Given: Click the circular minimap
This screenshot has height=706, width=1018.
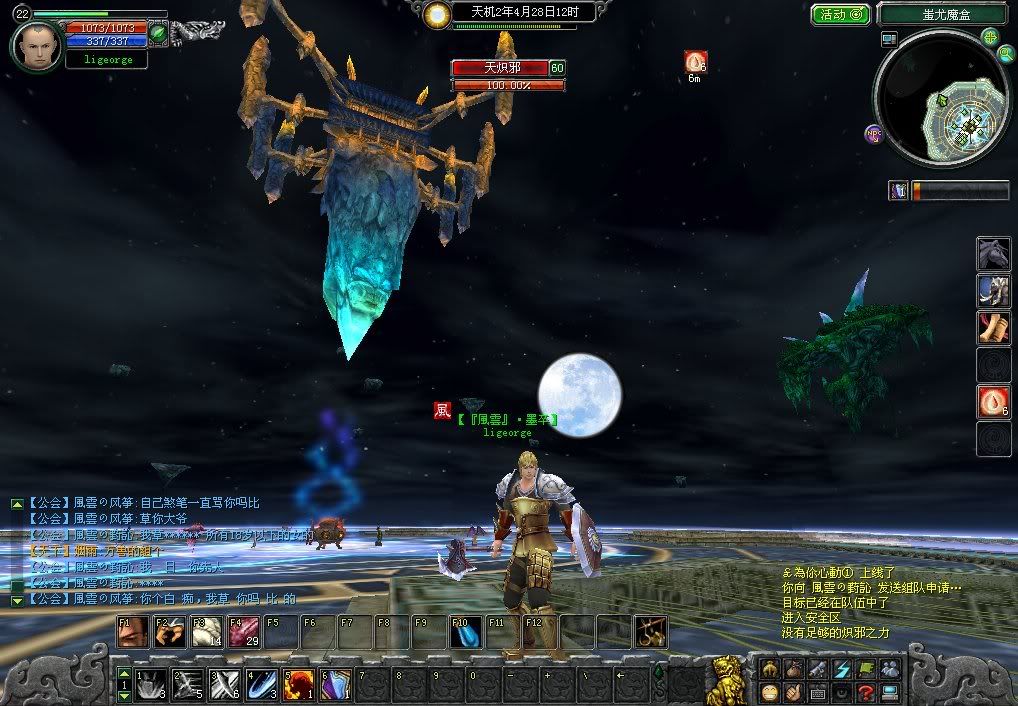Looking at the screenshot, I should coord(940,98).
